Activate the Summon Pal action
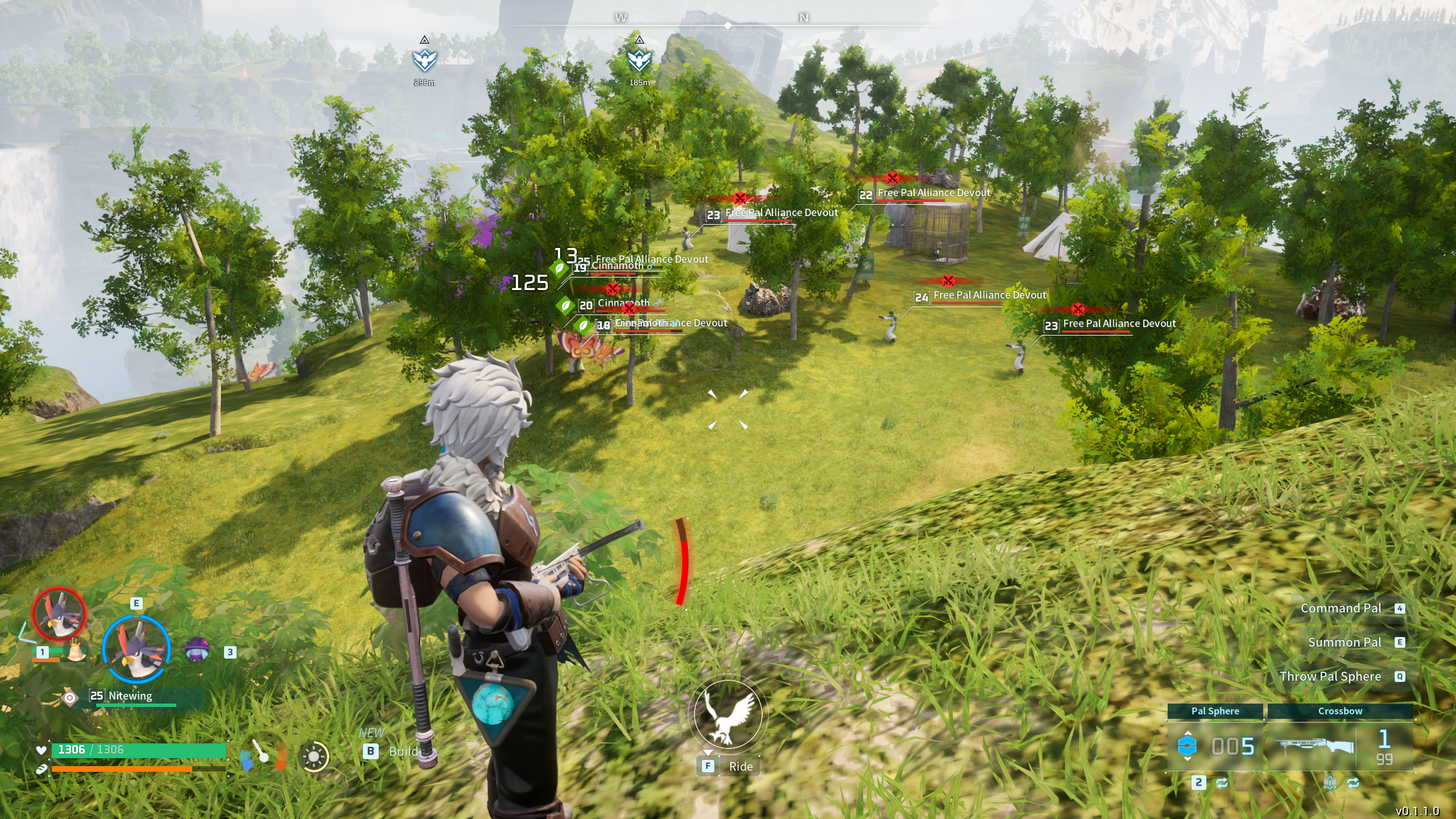1456x819 pixels. tap(1344, 643)
